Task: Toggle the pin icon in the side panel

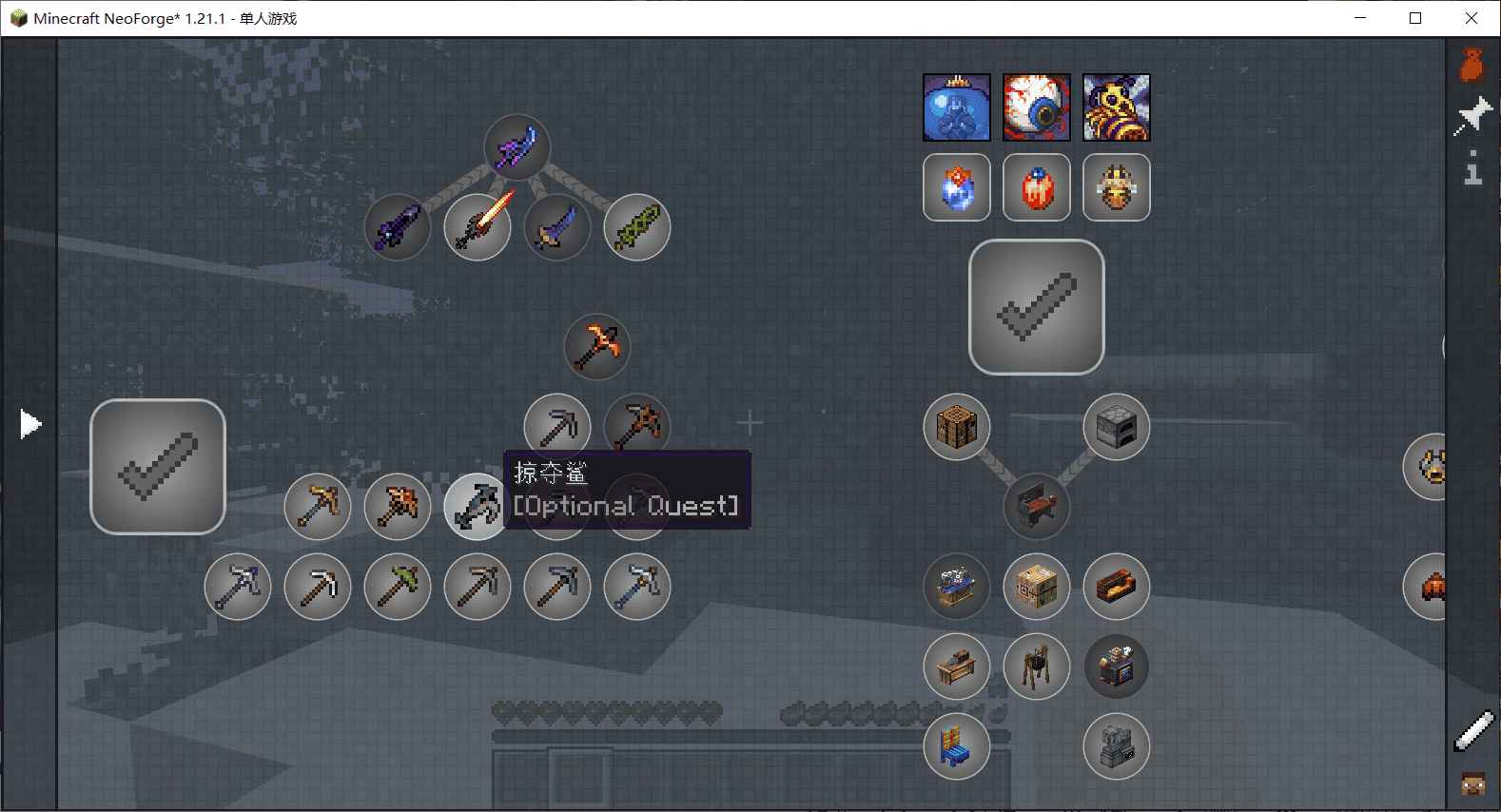Action: [1472, 117]
